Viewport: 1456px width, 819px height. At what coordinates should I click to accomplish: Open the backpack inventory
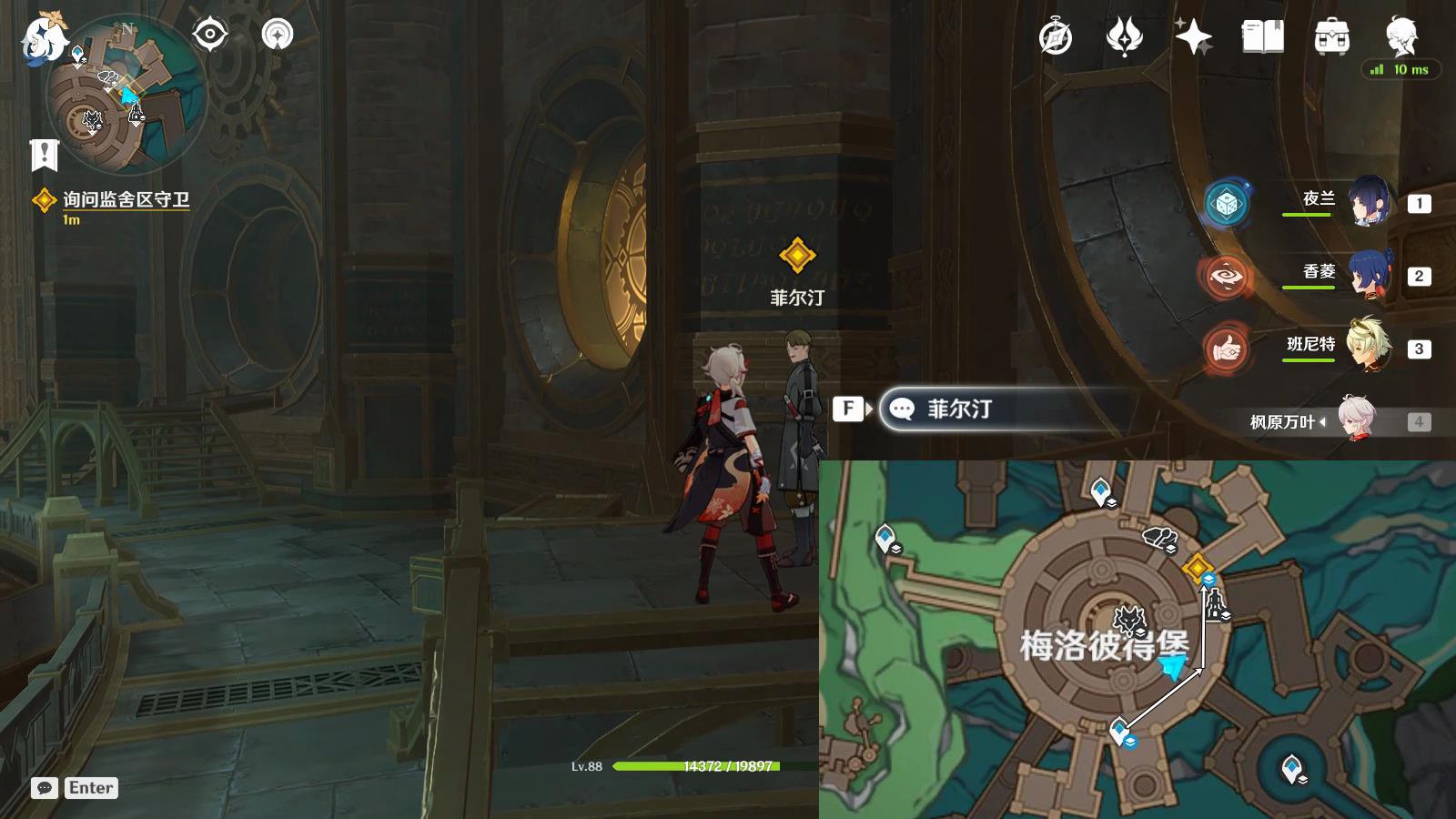click(x=1331, y=38)
